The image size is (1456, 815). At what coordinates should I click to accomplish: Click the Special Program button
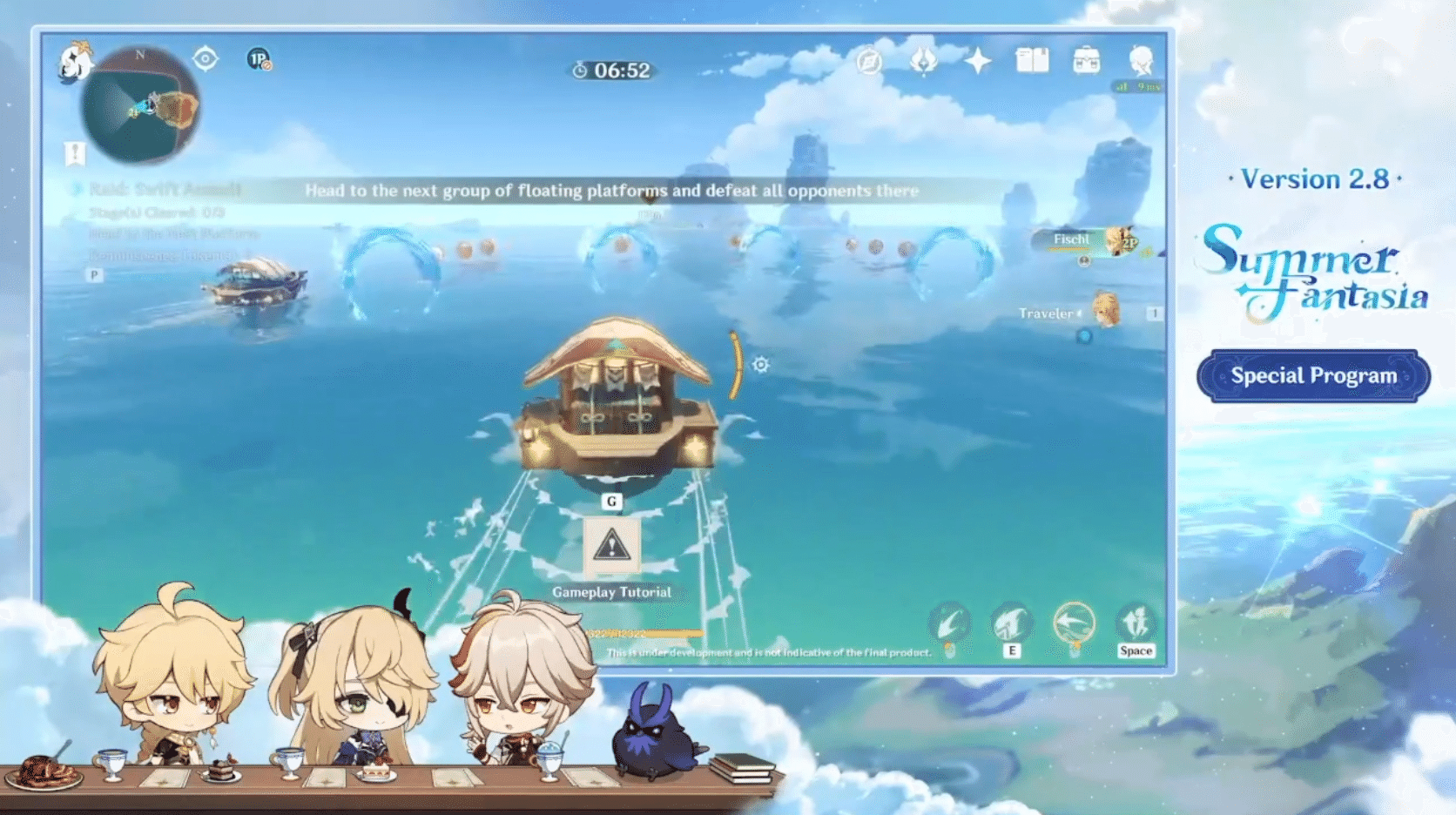pyautogui.click(x=1313, y=375)
